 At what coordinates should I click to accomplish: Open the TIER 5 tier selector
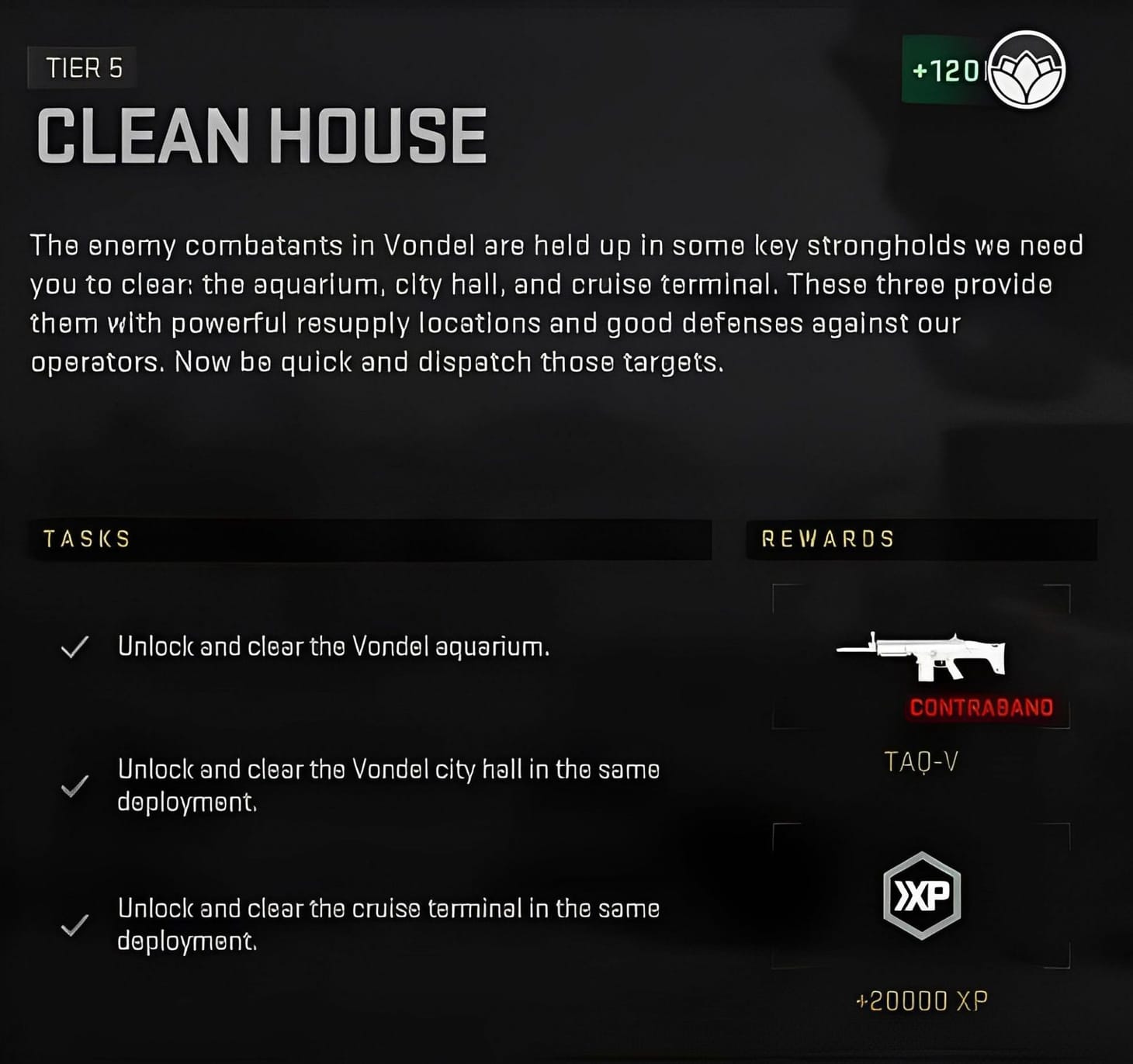[81, 69]
